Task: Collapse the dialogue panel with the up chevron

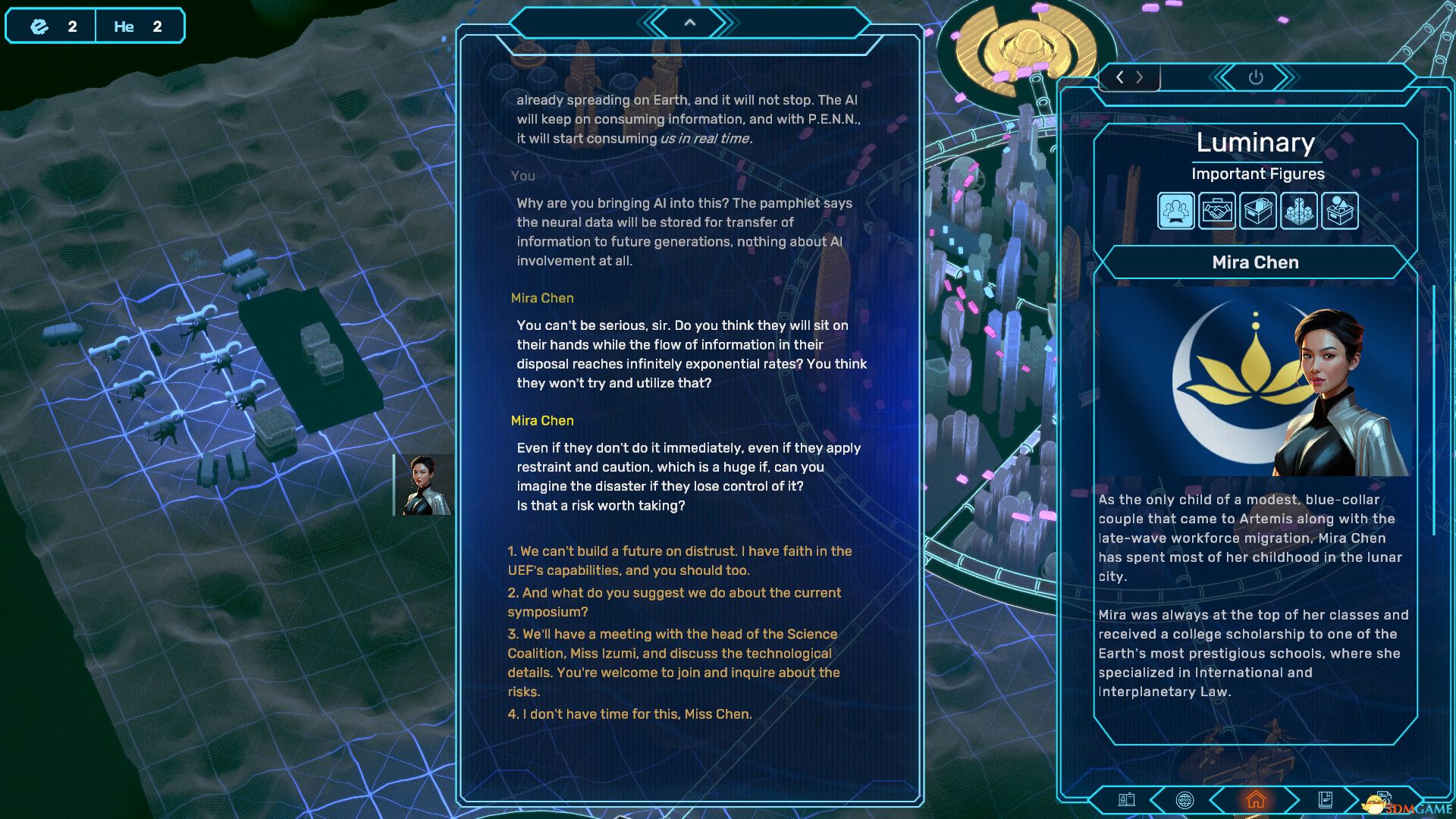Action: click(689, 22)
